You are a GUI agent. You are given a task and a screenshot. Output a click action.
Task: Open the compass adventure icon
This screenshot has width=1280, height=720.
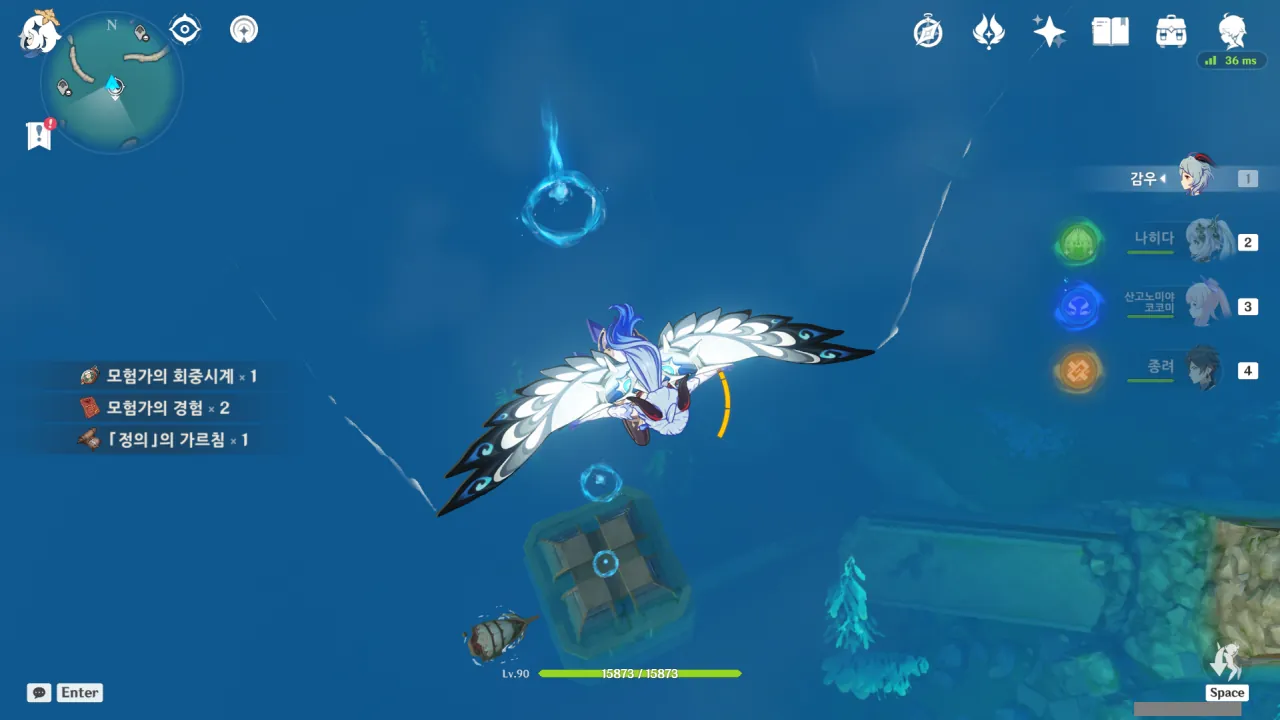tap(243, 30)
